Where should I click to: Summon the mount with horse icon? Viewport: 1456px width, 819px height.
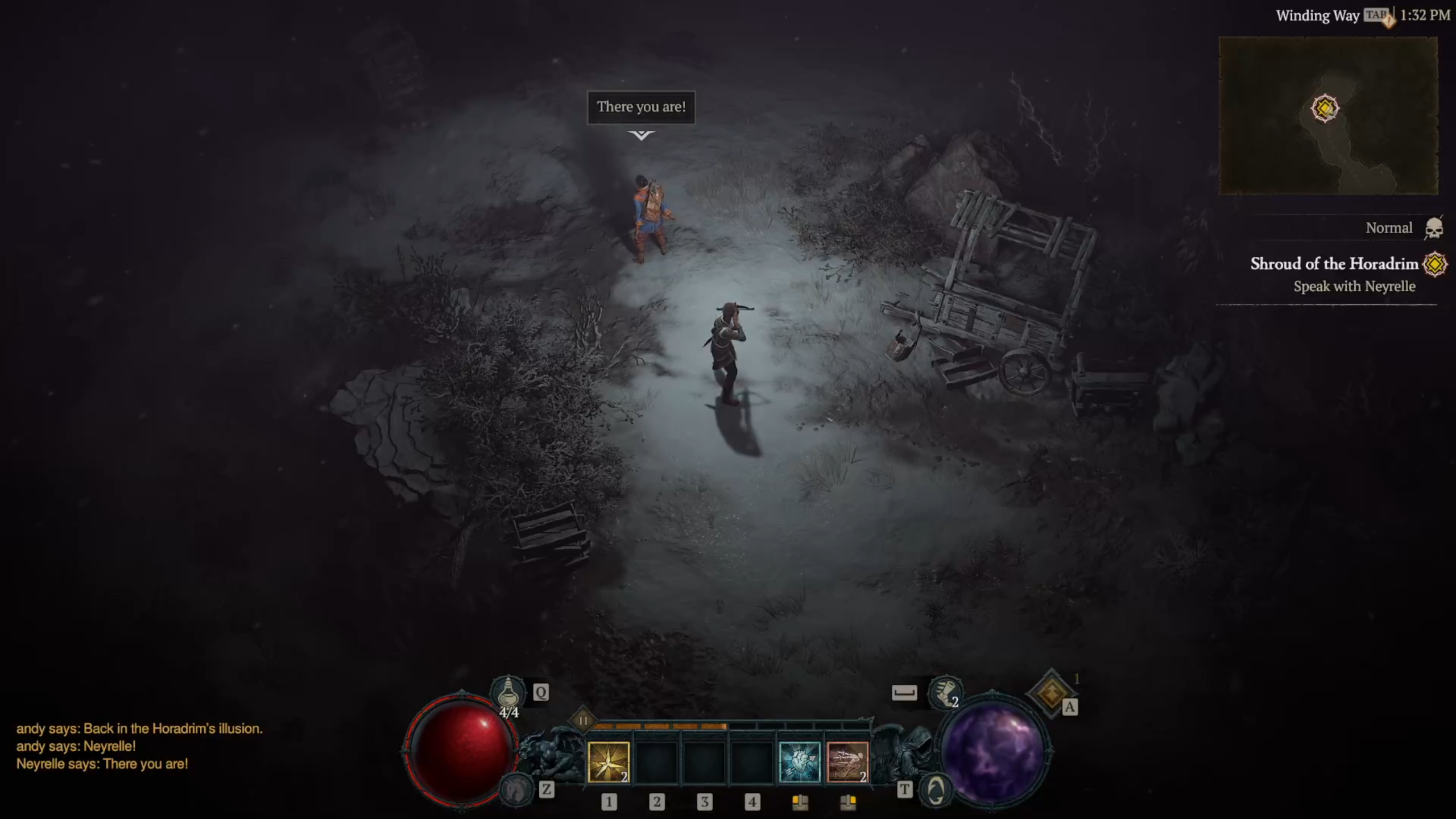pyautogui.click(x=516, y=789)
